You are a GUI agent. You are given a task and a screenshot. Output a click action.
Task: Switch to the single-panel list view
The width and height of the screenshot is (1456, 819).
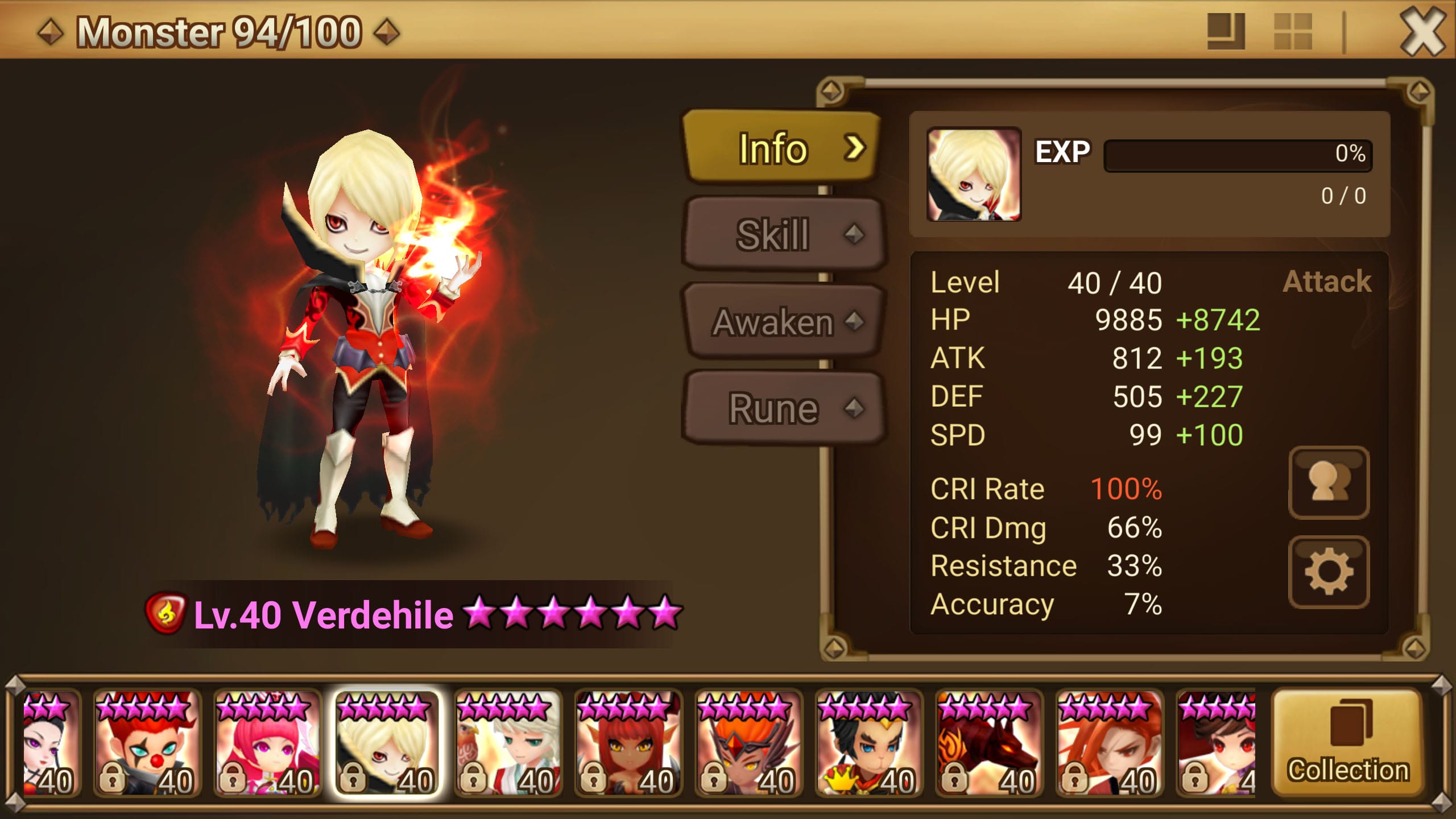(1226, 32)
